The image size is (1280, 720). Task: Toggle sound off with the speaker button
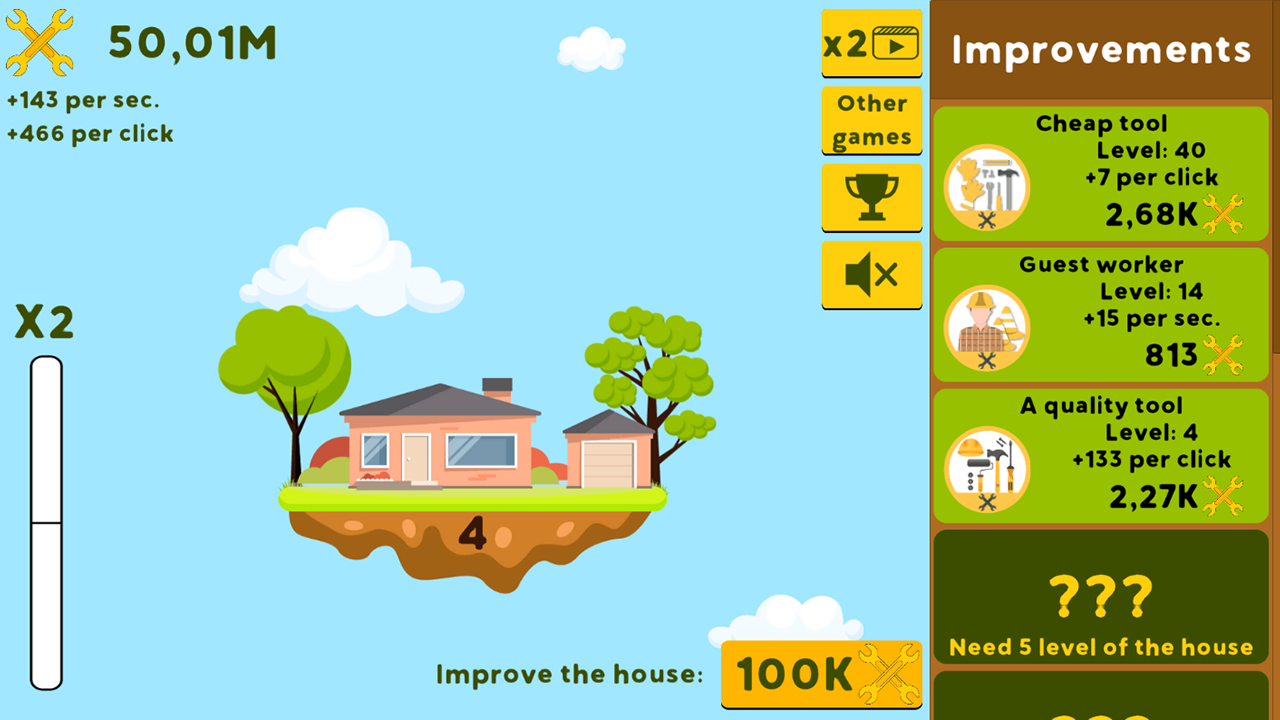(871, 275)
